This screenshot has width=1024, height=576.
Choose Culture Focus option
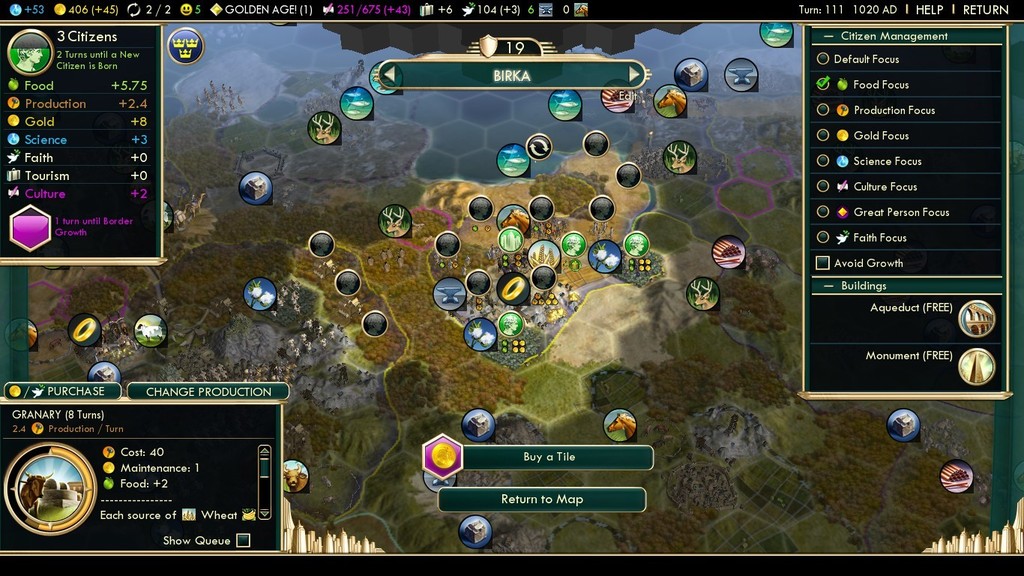coord(823,186)
